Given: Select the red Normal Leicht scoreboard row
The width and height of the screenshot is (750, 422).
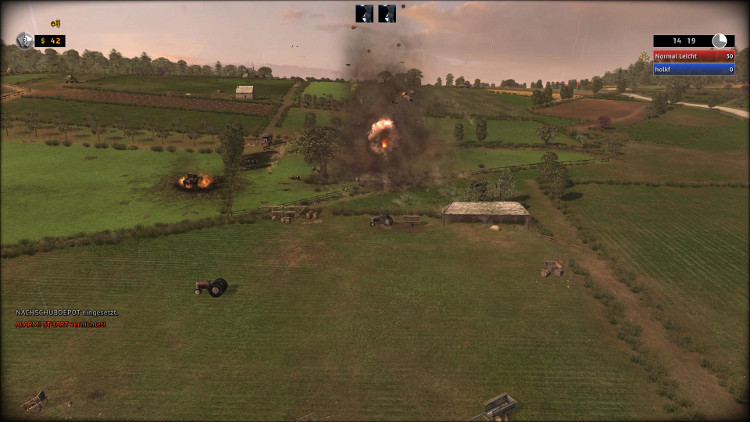Looking at the screenshot, I should [x=694, y=57].
